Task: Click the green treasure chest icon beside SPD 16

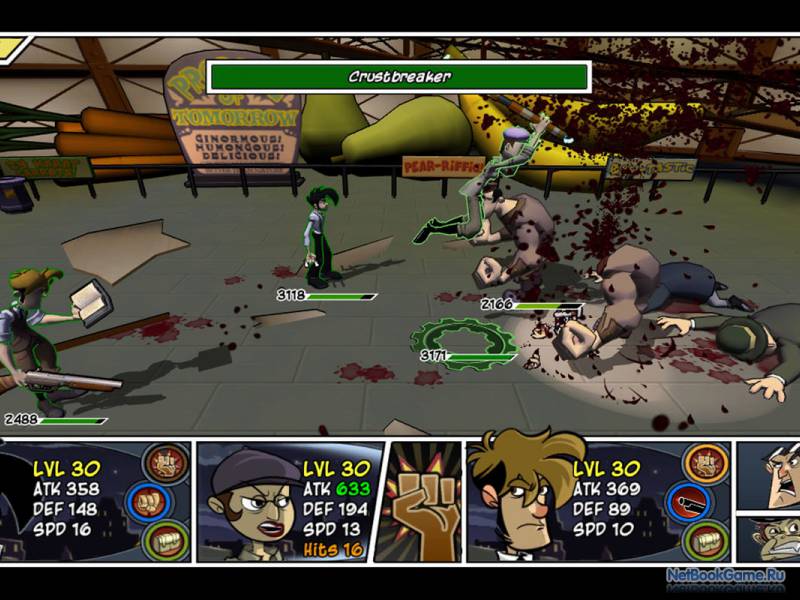Action: [x=166, y=540]
